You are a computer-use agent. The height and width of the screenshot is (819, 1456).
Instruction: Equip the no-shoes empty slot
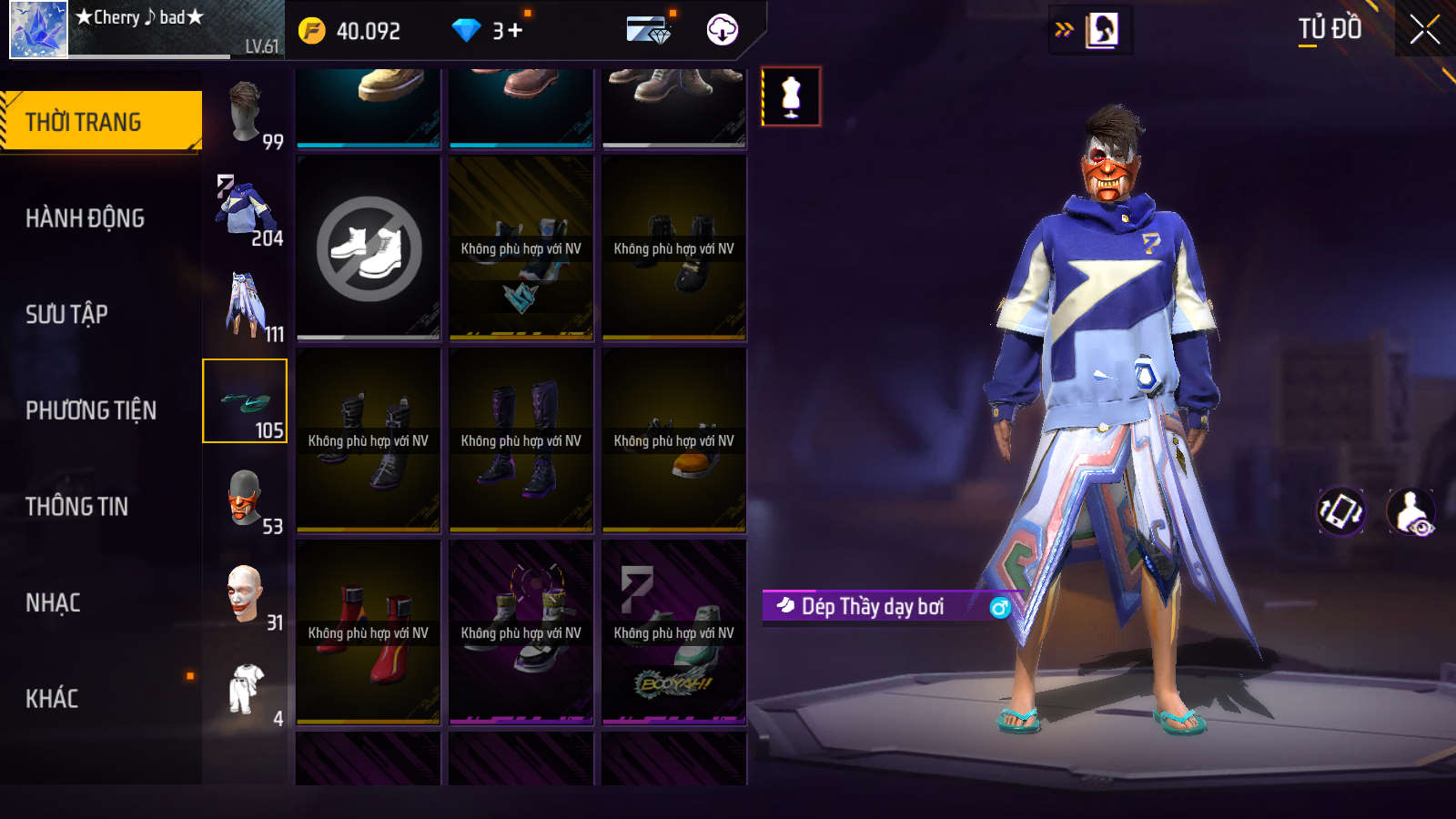click(369, 248)
